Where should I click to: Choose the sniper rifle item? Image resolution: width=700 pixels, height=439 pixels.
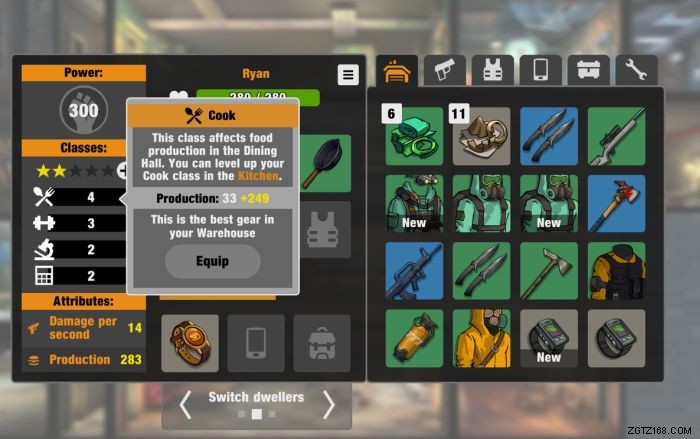point(616,136)
